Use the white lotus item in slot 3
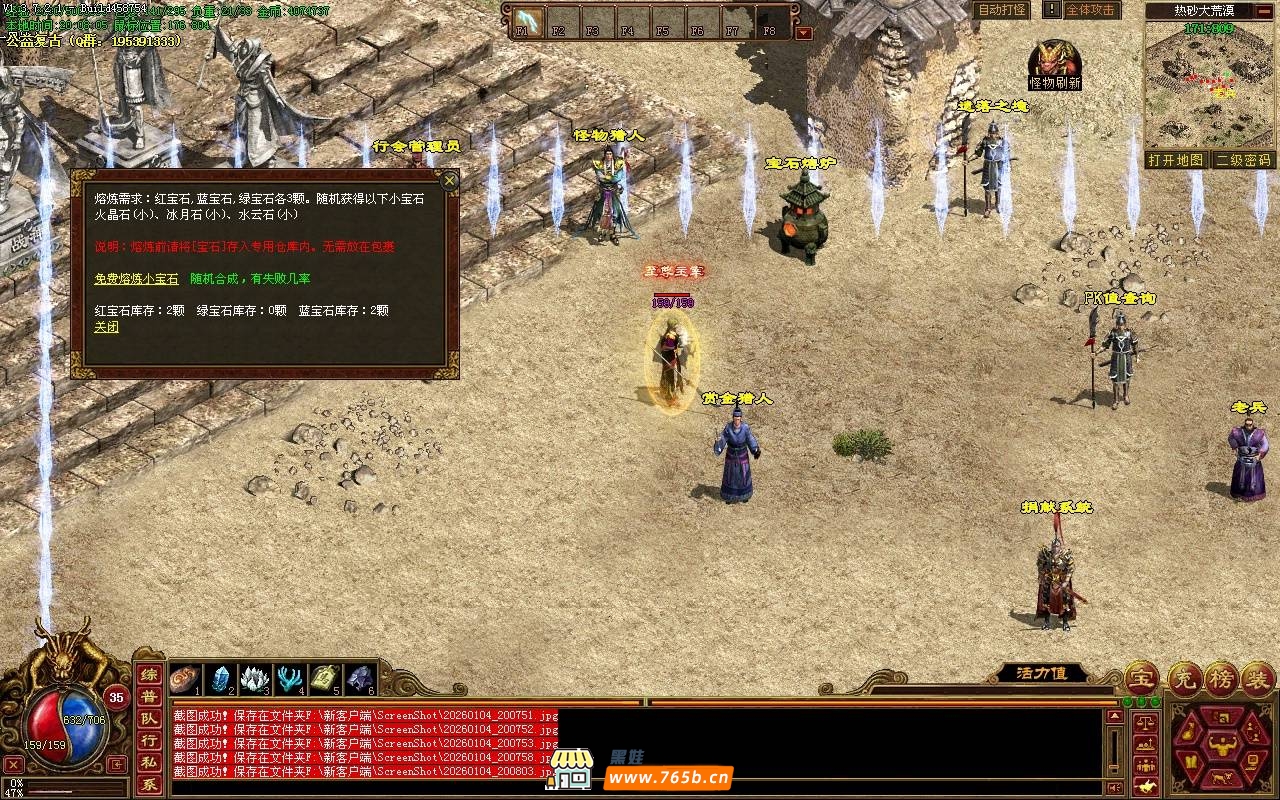 255,679
